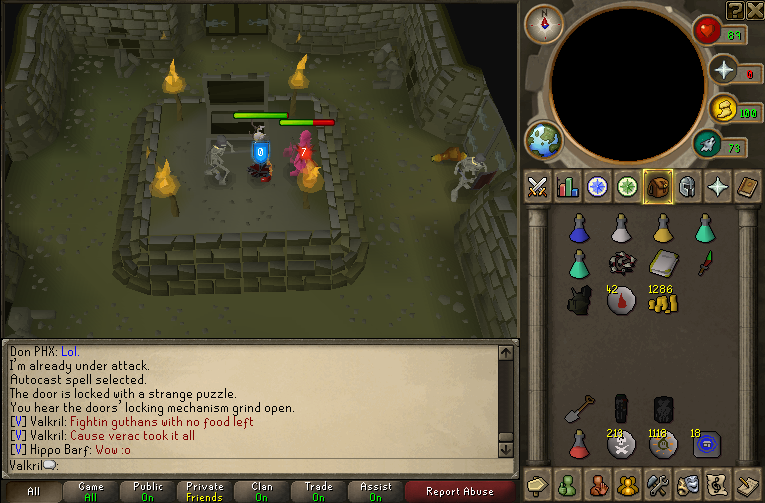This screenshot has height=503, width=765.
Task: Open the Skills stats tab
Action: pyautogui.click(x=568, y=187)
